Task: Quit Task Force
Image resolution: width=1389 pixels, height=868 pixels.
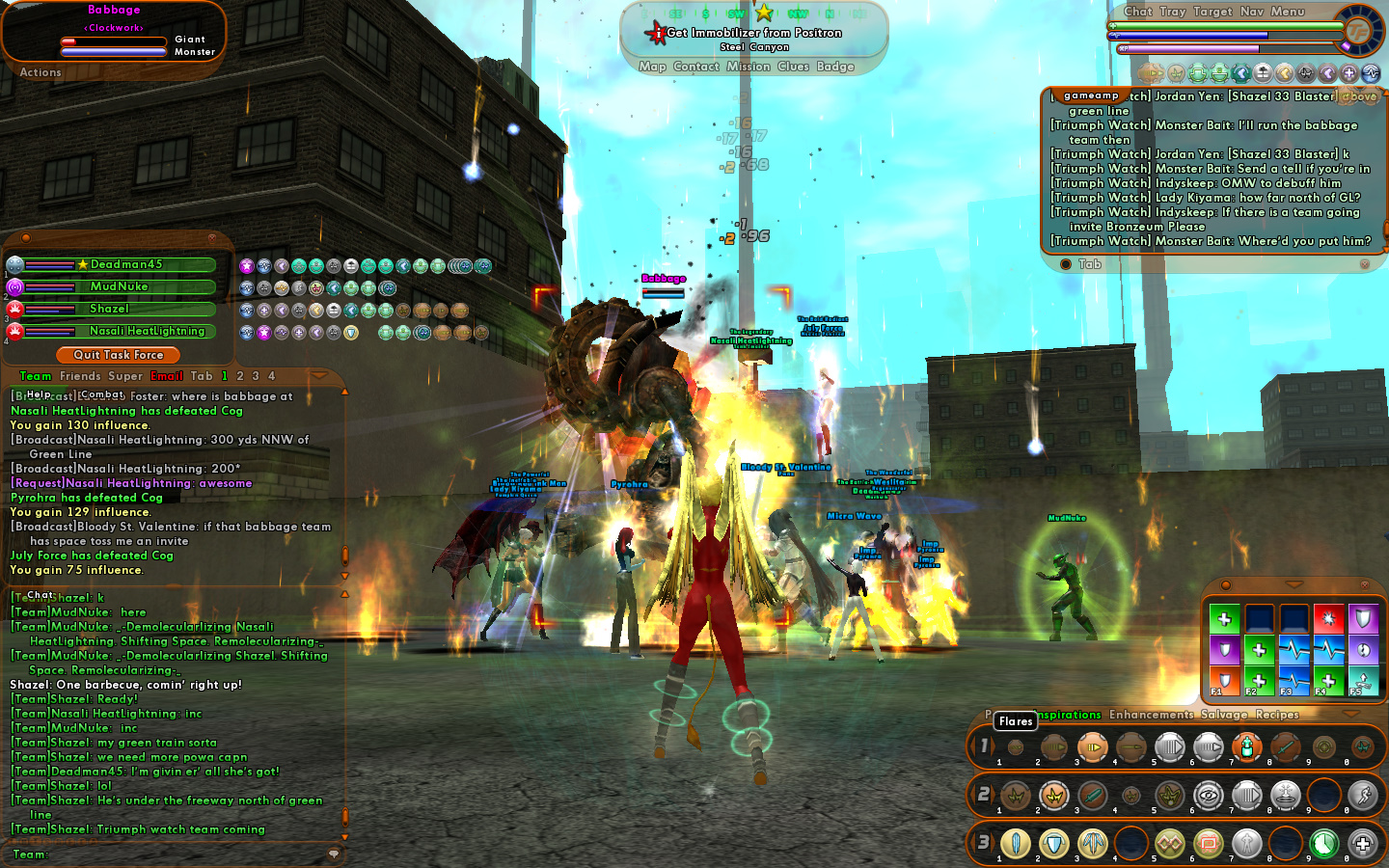Action: 119,355
